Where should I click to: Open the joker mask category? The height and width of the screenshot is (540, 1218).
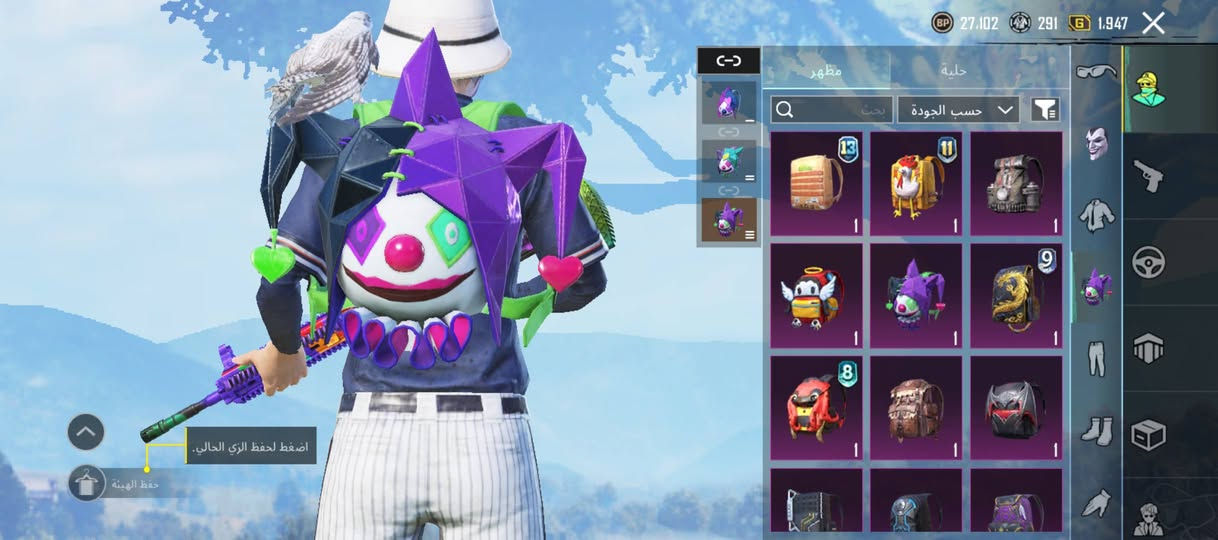[1097, 144]
